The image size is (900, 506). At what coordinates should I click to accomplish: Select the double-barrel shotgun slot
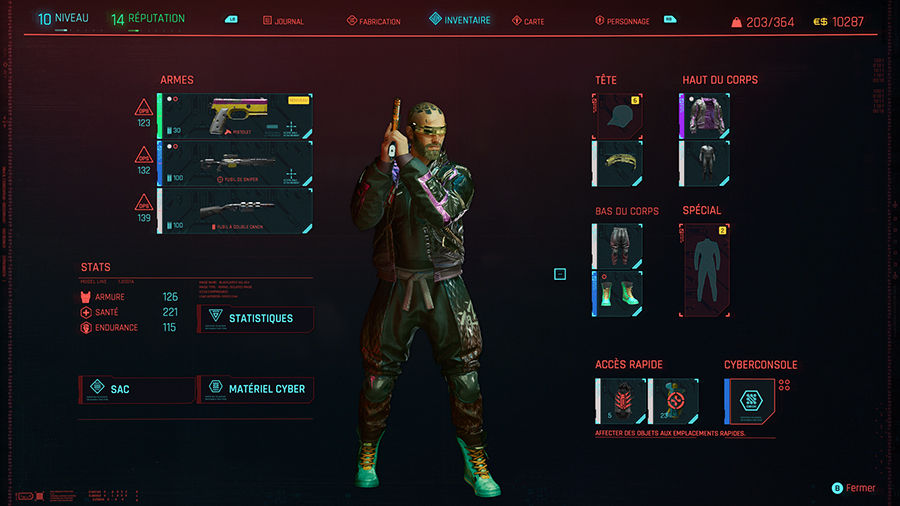[x=235, y=210]
